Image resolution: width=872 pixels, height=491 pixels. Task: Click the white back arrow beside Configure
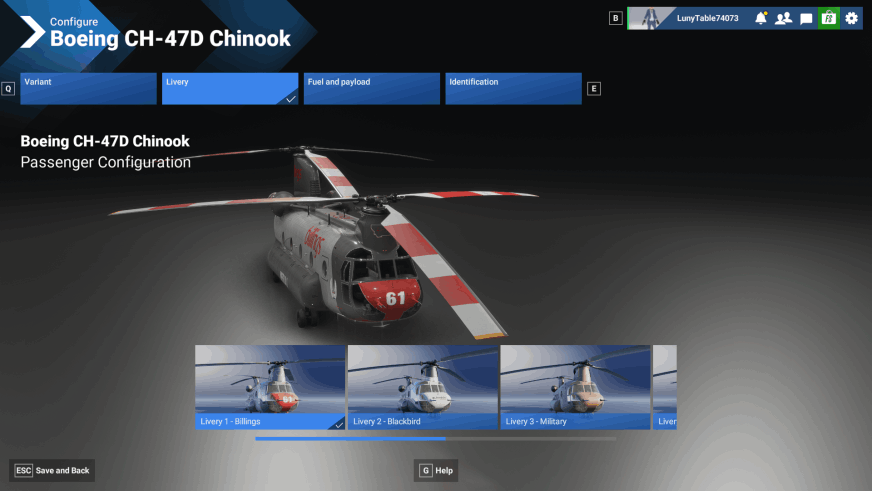click(x=32, y=32)
